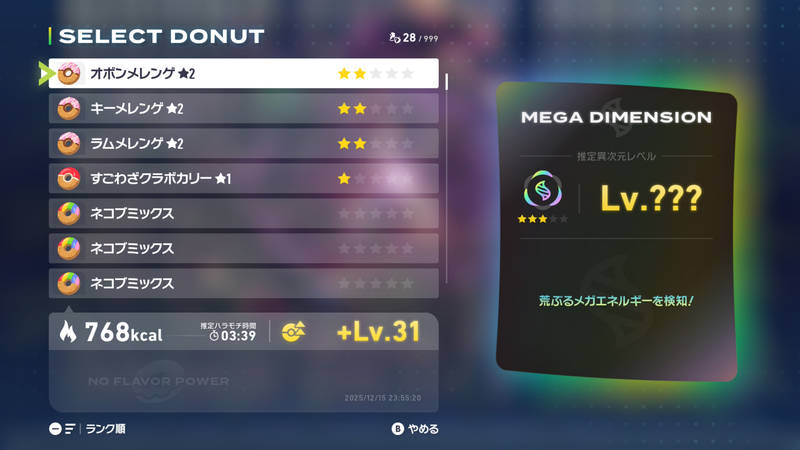Click the donut list scrollbar
800x450 pixels.
click(446, 82)
